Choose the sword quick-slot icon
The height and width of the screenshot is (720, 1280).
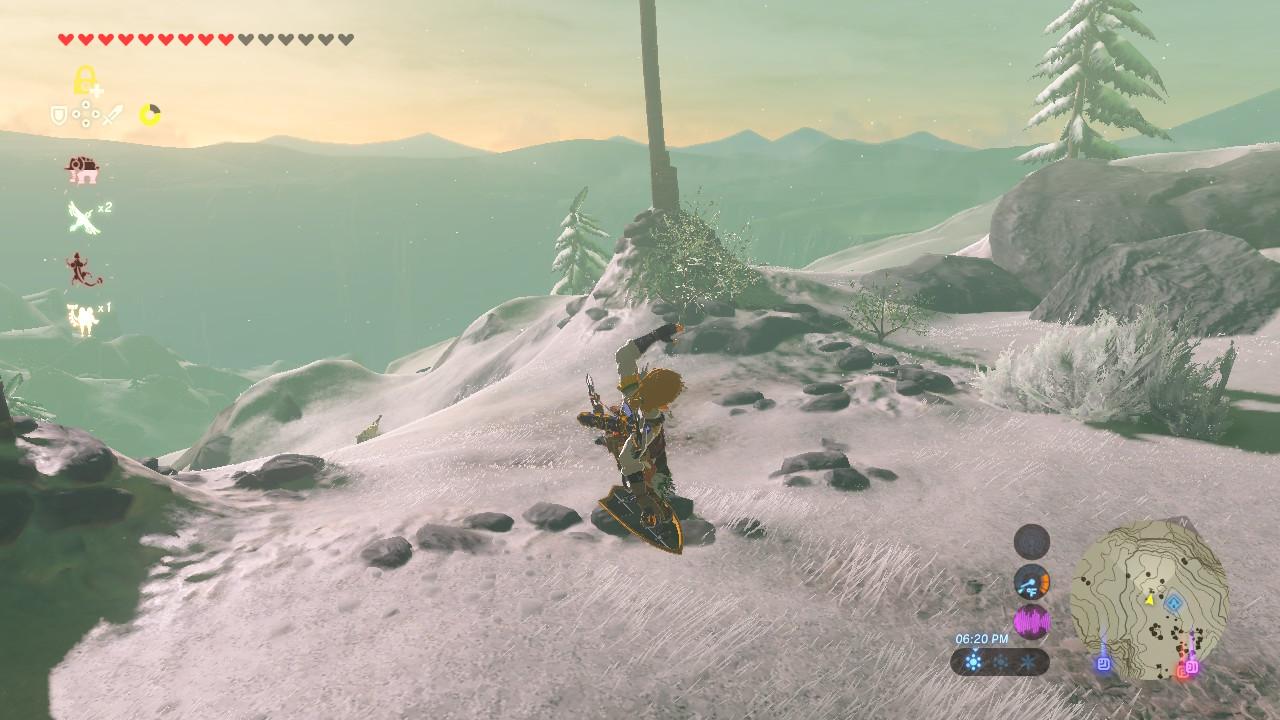111,116
